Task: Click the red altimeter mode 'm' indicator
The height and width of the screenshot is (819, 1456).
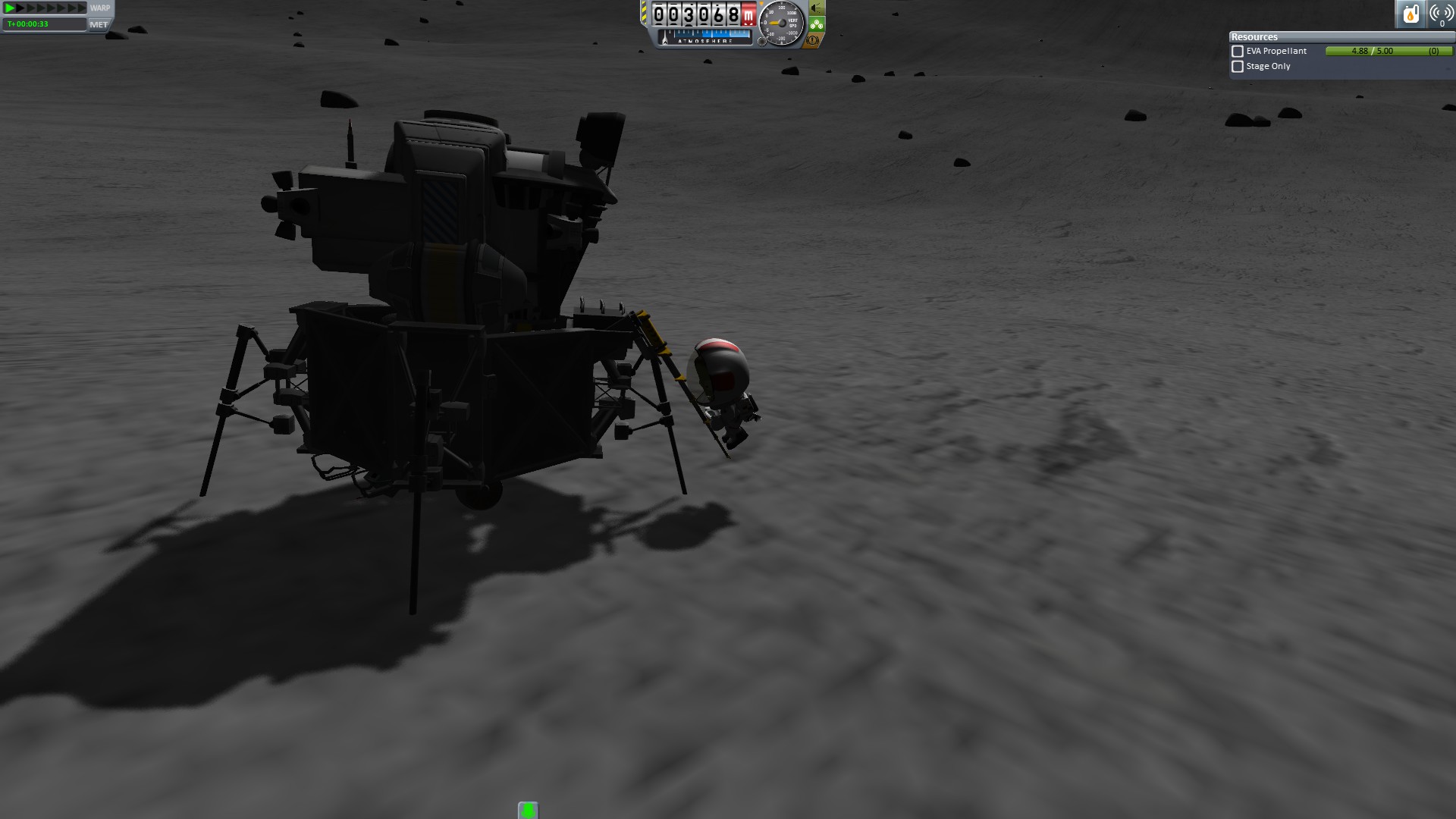Action: click(x=748, y=15)
